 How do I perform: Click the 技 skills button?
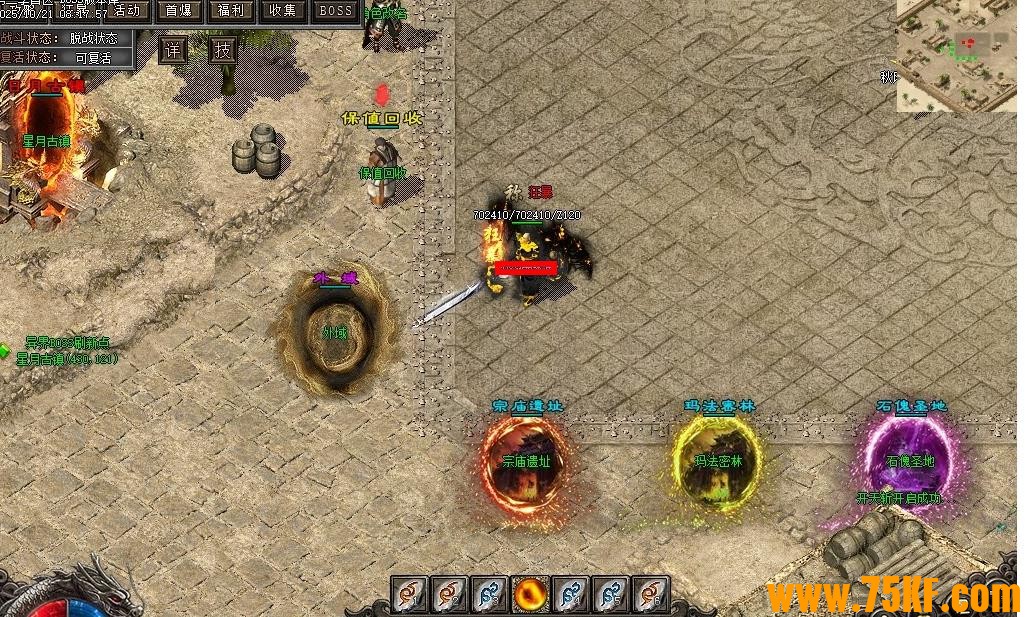[x=223, y=49]
